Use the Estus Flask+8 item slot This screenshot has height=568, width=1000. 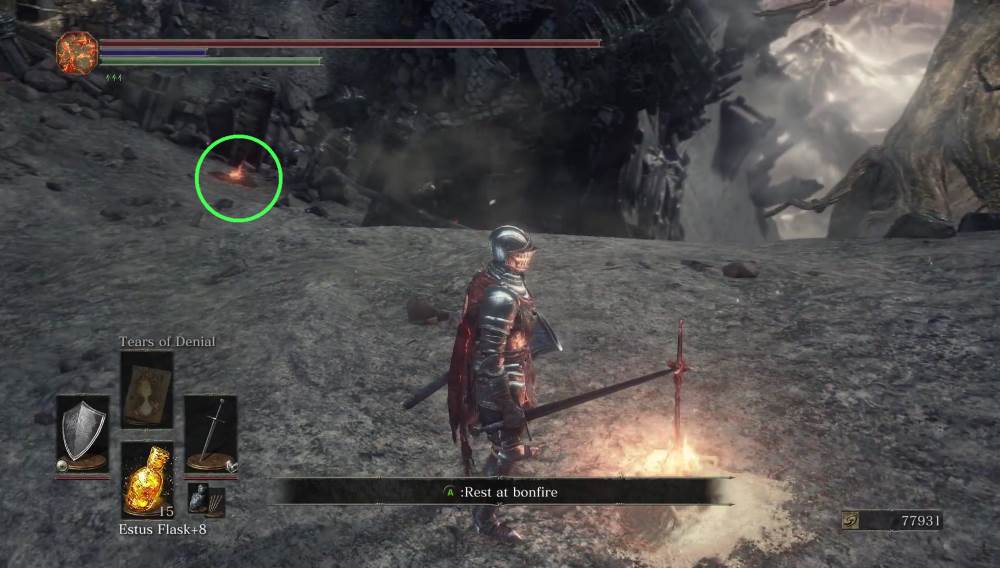tap(146, 480)
